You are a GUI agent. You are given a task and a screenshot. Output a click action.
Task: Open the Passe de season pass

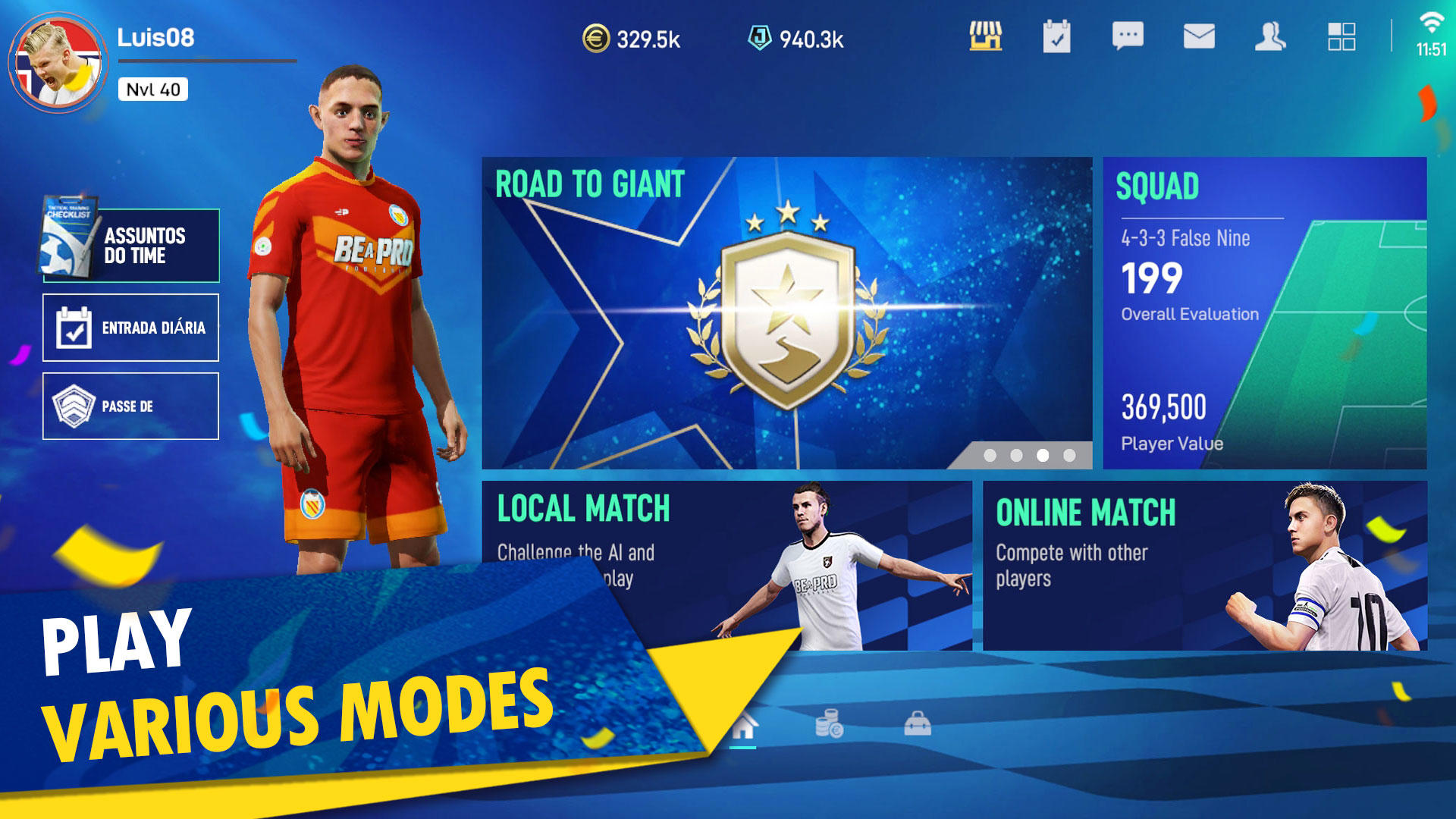tap(130, 405)
